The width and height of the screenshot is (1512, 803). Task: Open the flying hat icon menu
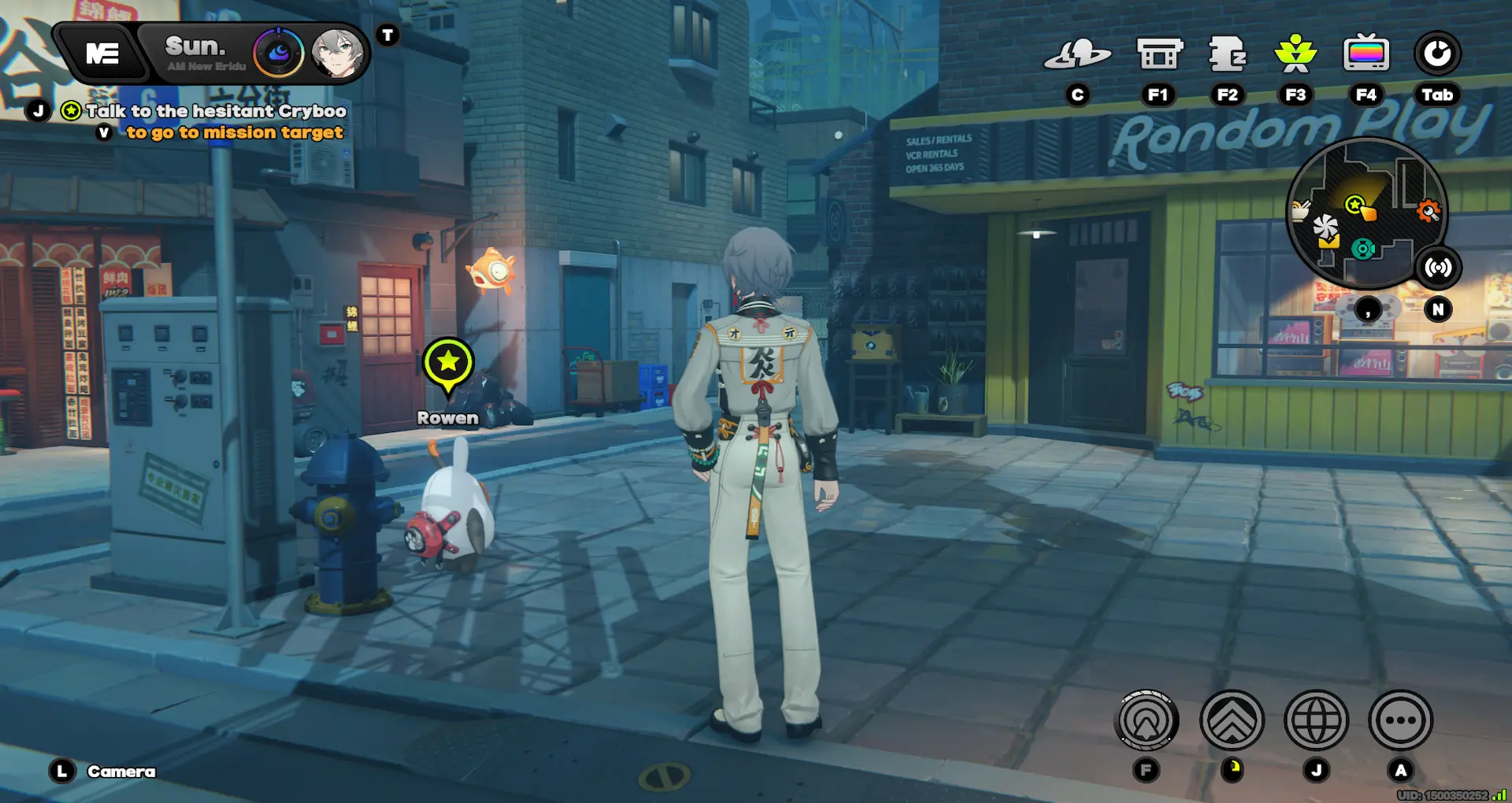[x=1077, y=54]
